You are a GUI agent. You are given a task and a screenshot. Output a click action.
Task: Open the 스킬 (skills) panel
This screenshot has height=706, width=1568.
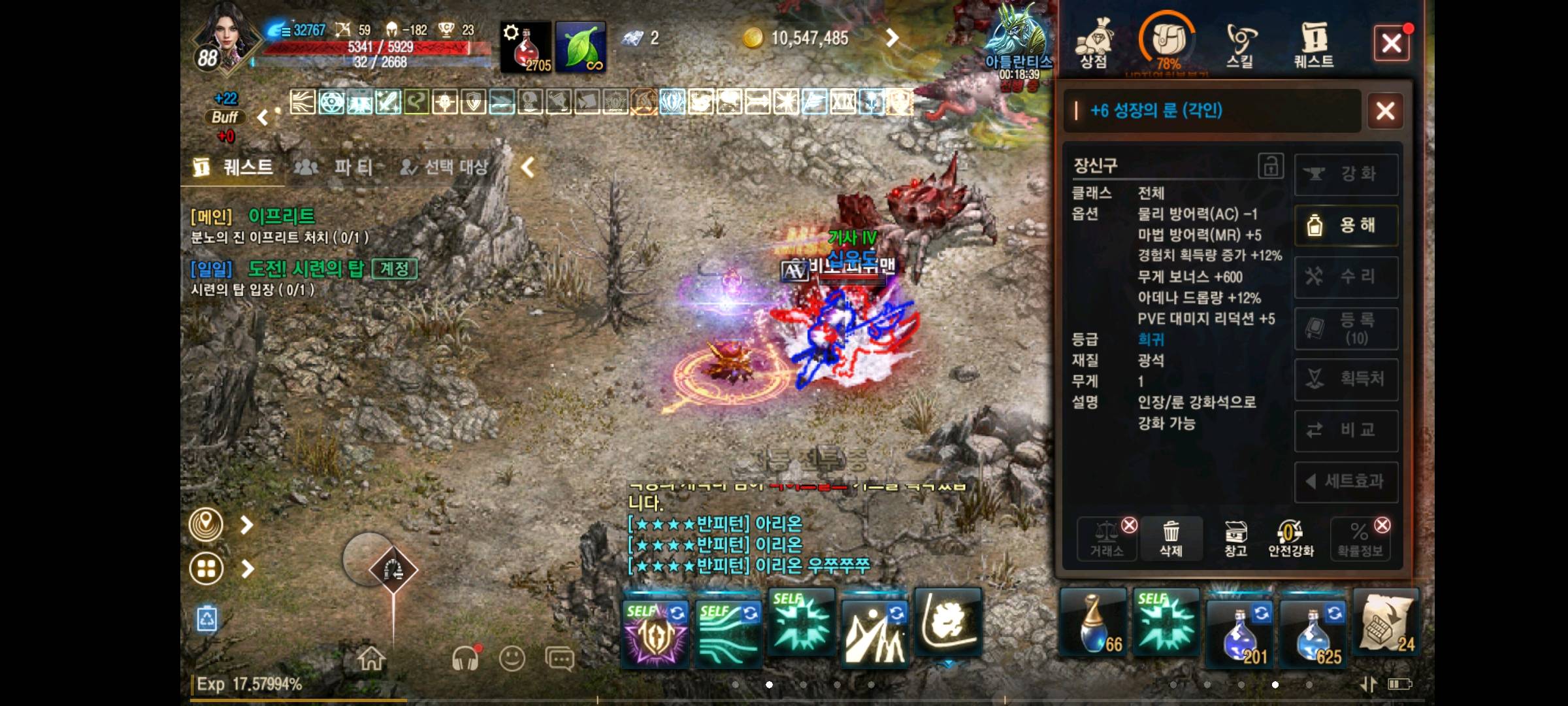(x=1240, y=39)
